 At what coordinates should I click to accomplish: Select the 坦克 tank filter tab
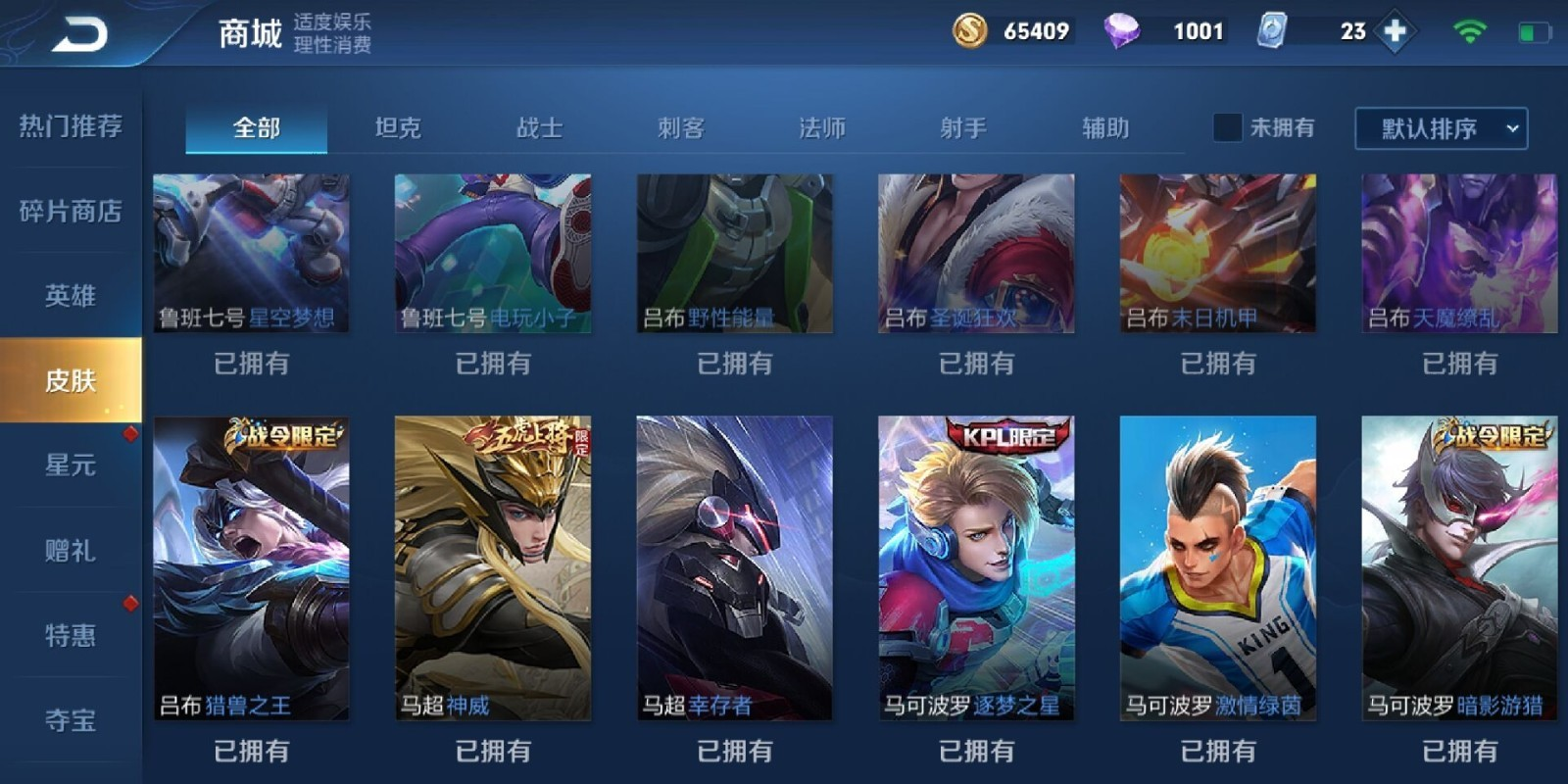400,127
